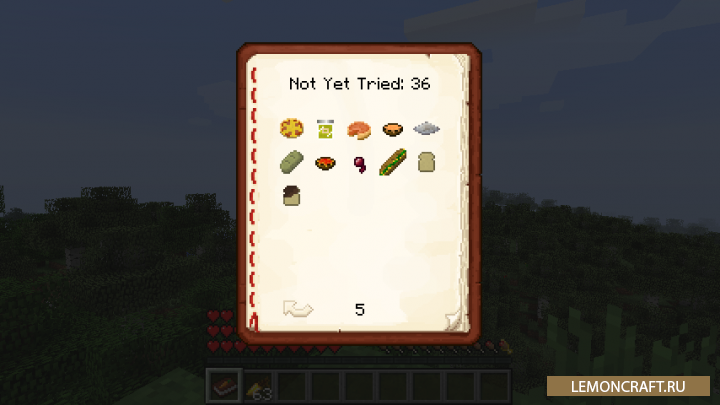This screenshot has width=720, height=405.
Task: Pick the green bread loaf icon
Action: point(292,161)
